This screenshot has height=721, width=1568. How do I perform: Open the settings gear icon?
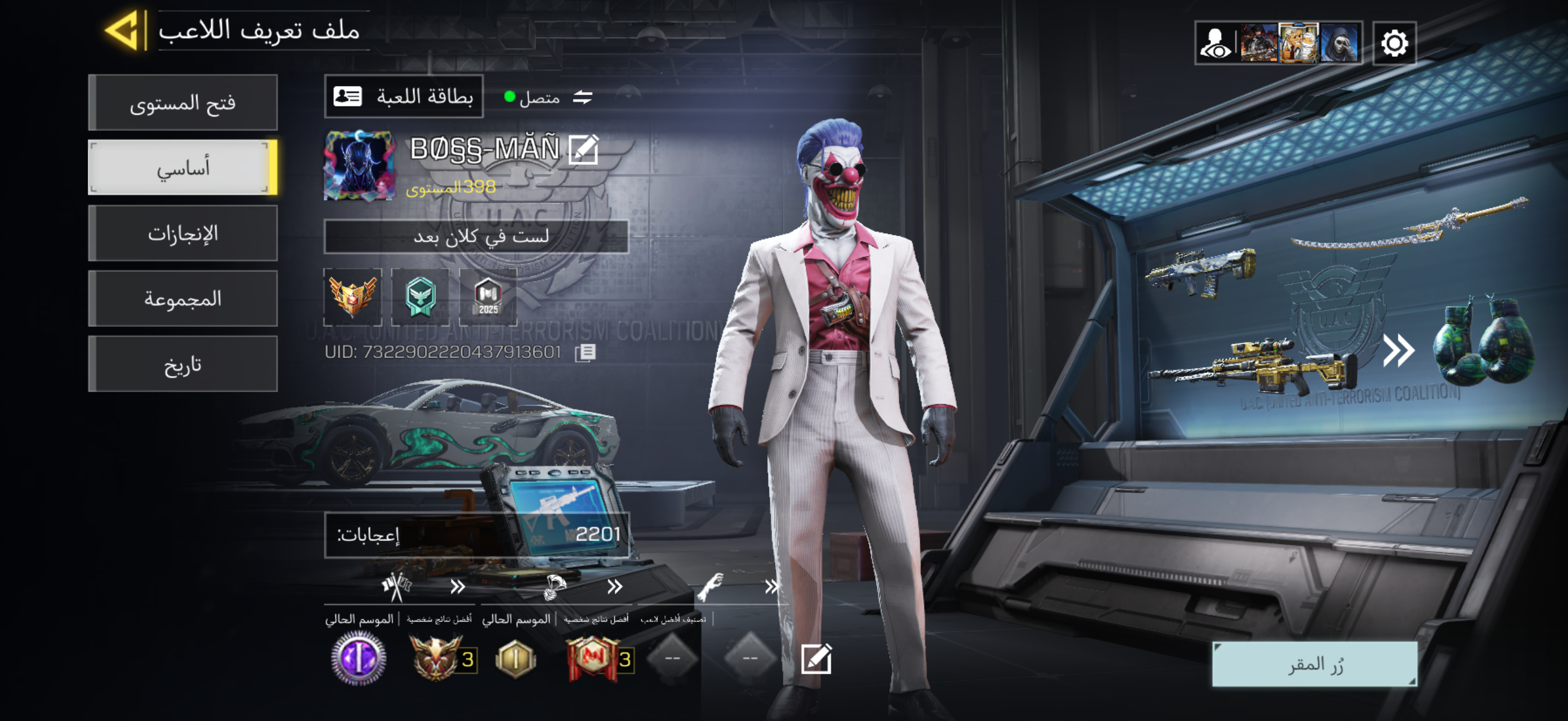[1394, 43]
